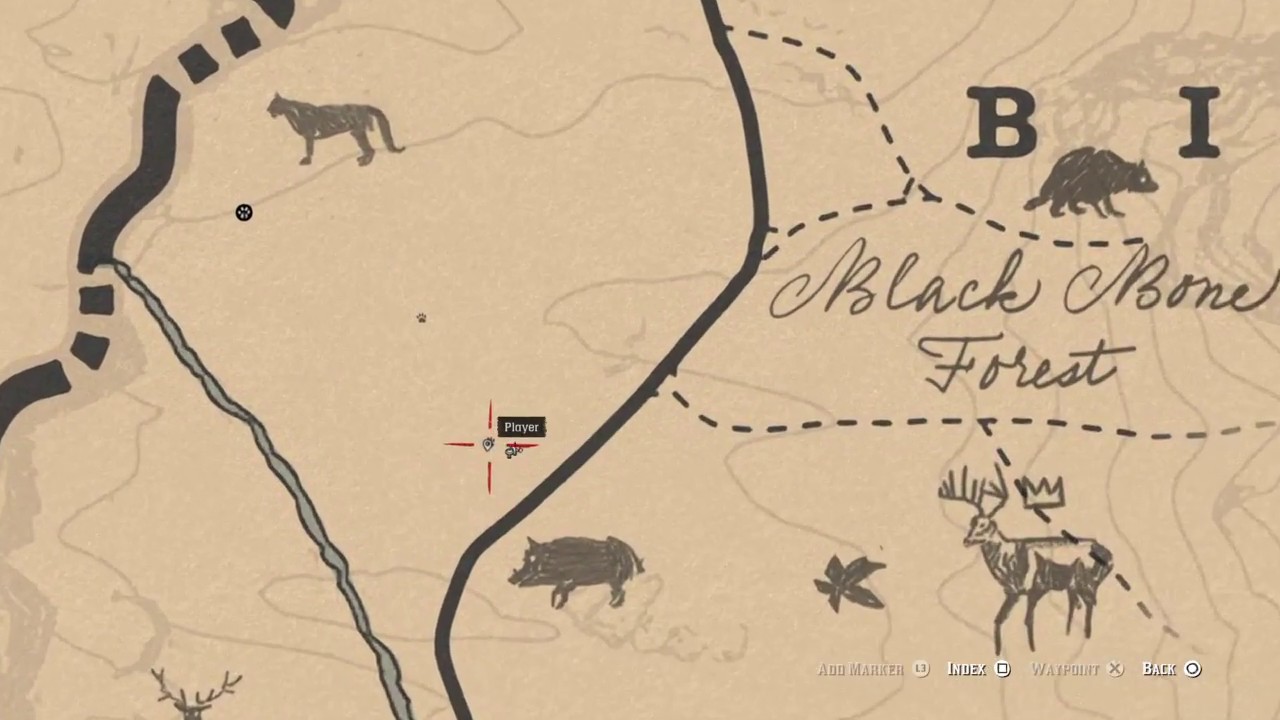Set a Waypoint using the Waypoint option
Screen dimensions: 1280x720
click(x=1076, y=669)
